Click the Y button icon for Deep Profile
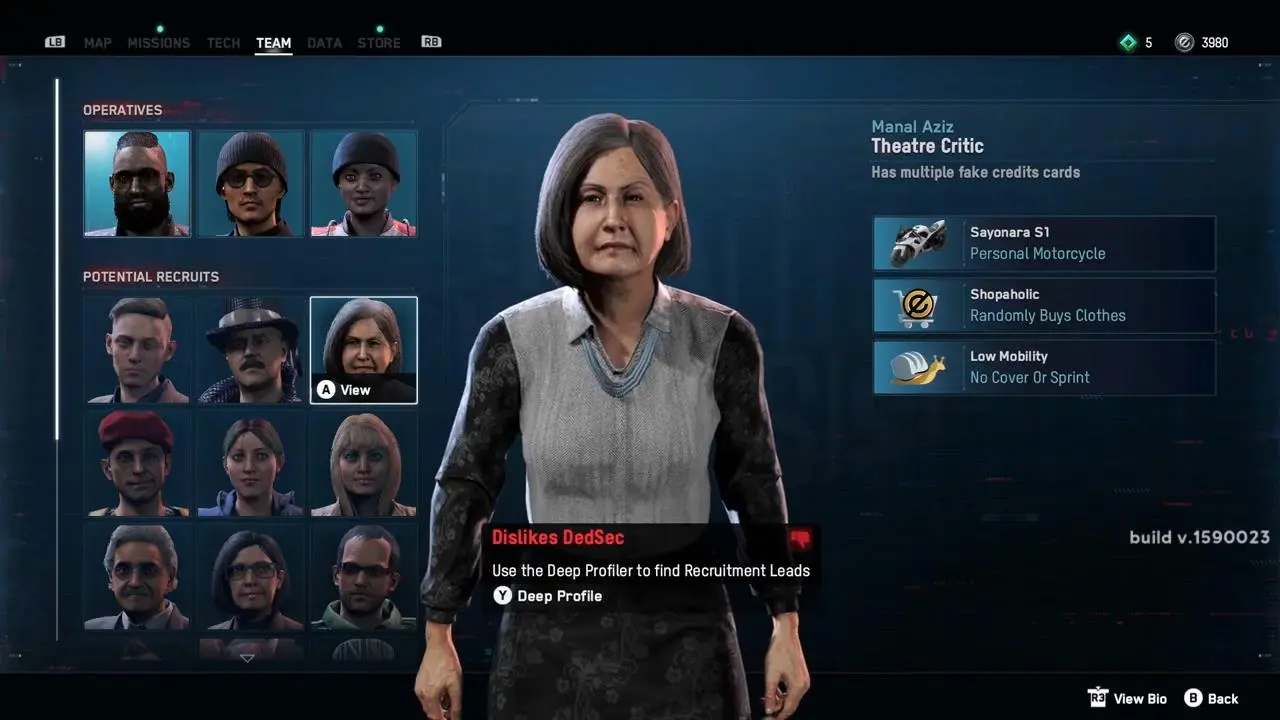Viewport: 1280px width, 720px height. coord(502,595)
